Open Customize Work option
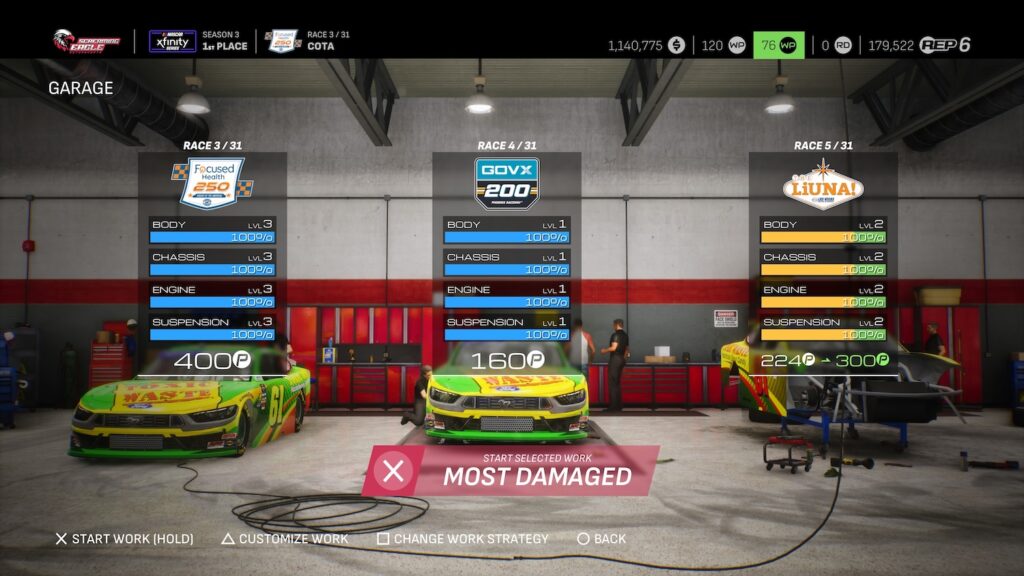Screen dimensions: 1024x576 coord(285,539)
